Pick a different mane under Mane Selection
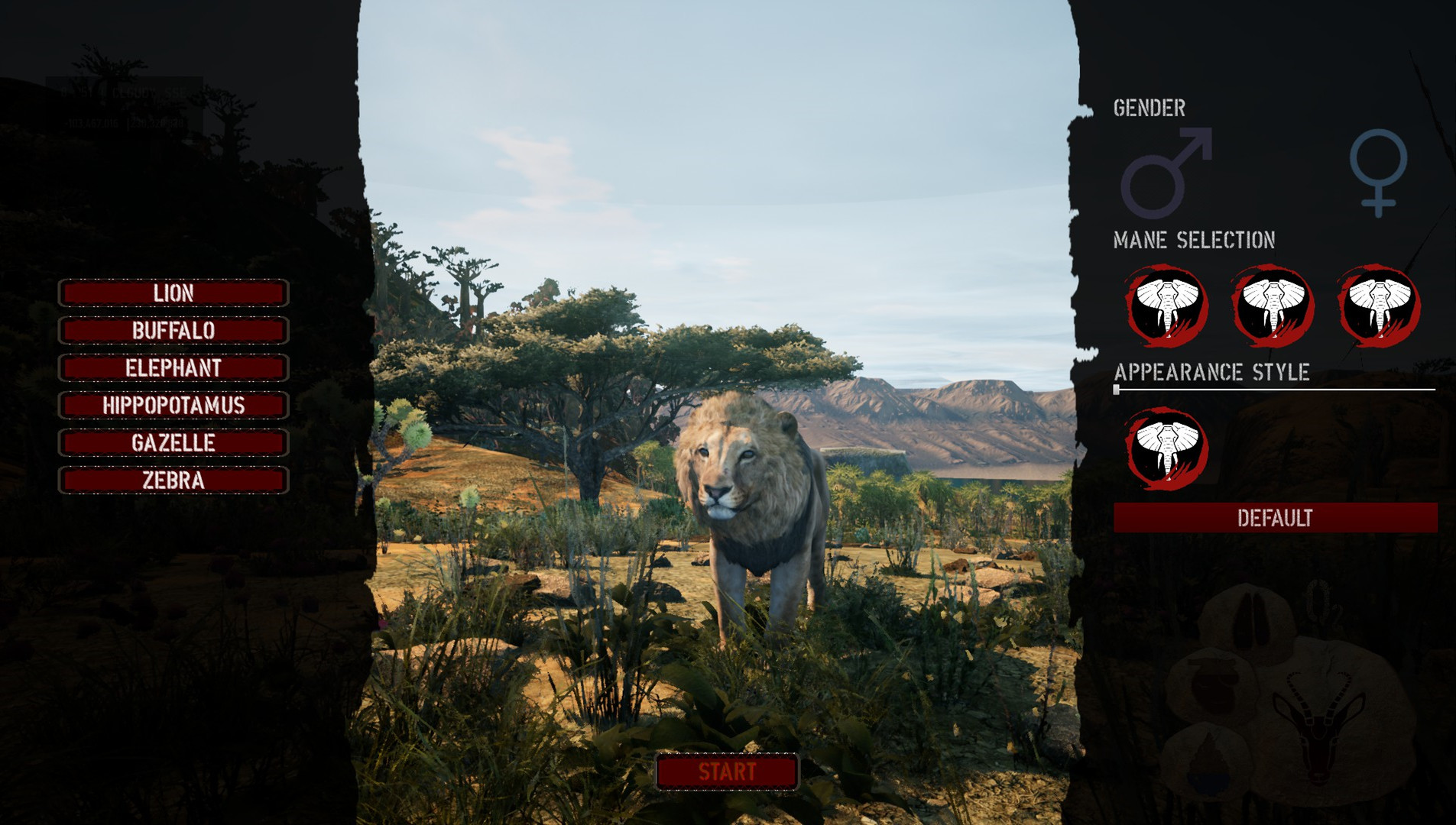The image size is (1456, 825). tap(1273, 308)
